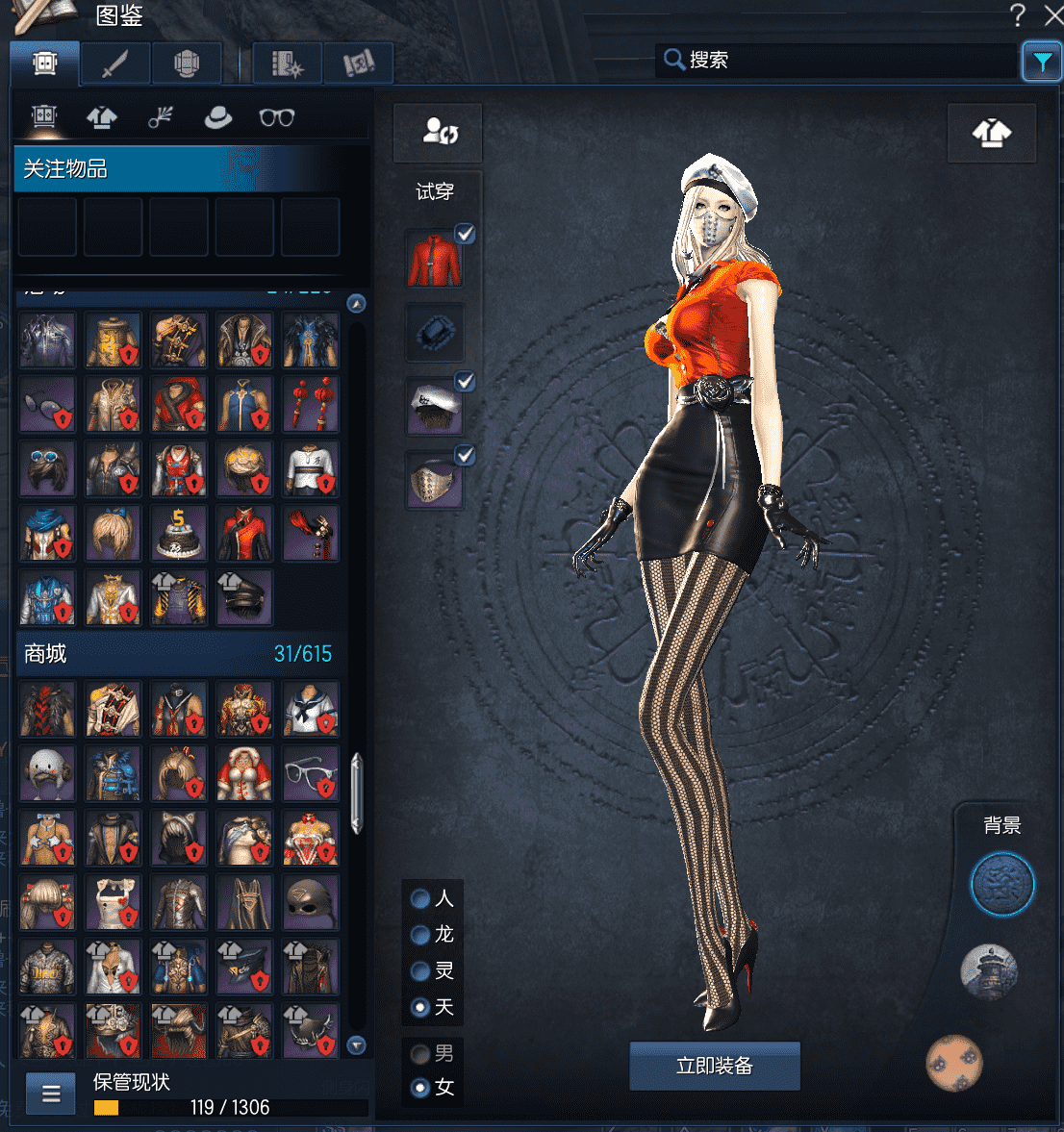Select the 灵 race option
The width and height of the screenshot is (1064, 1132).
coord(420,971)
